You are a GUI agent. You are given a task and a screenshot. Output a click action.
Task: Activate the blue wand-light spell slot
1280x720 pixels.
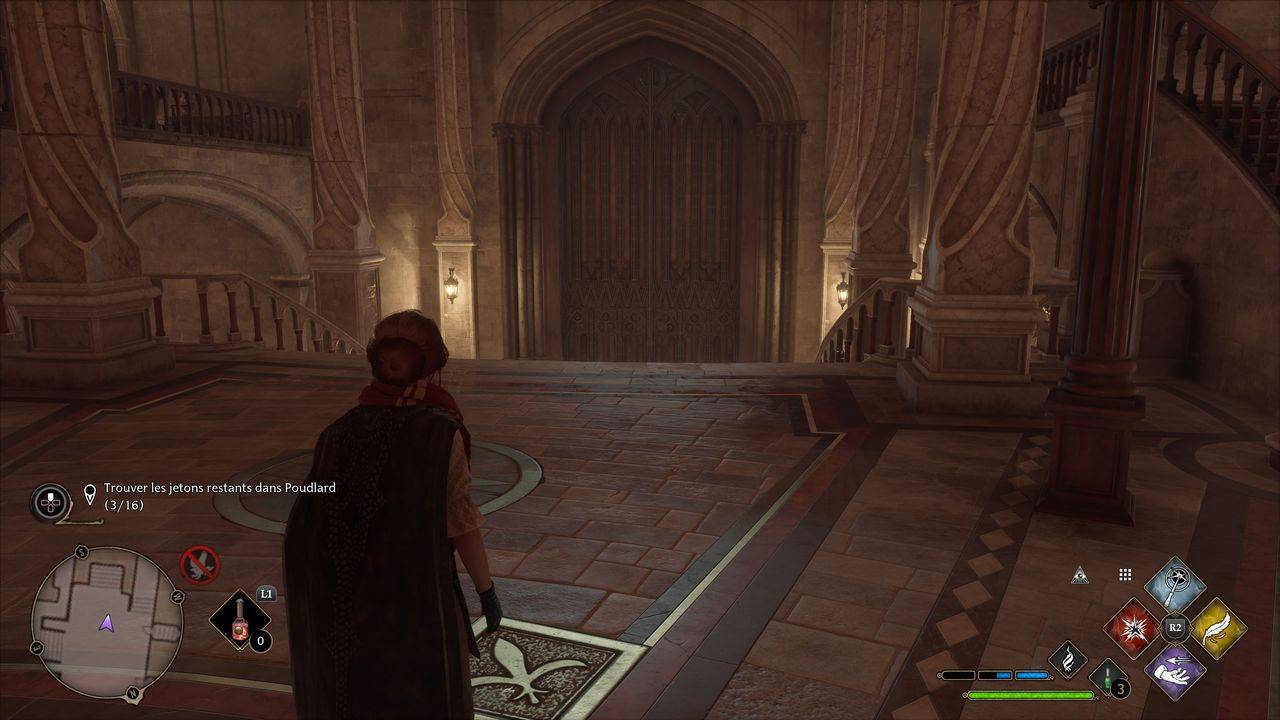1175,586
